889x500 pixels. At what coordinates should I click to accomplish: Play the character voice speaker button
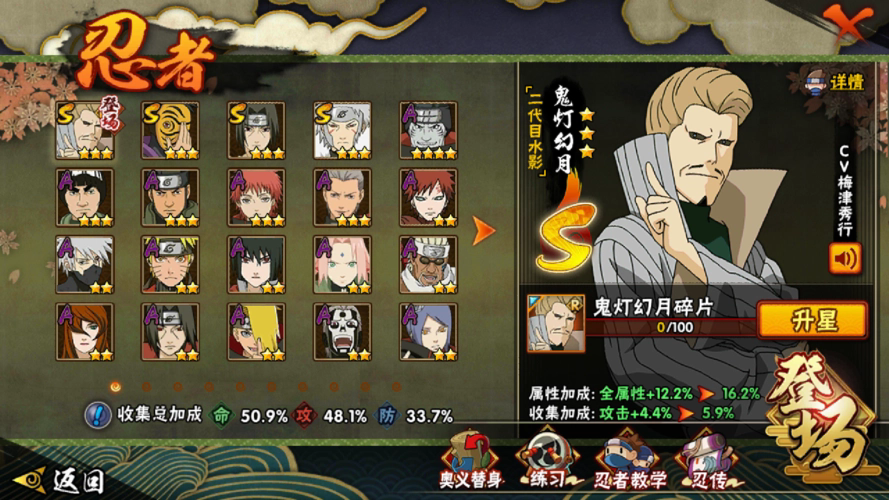pos(844,258)
